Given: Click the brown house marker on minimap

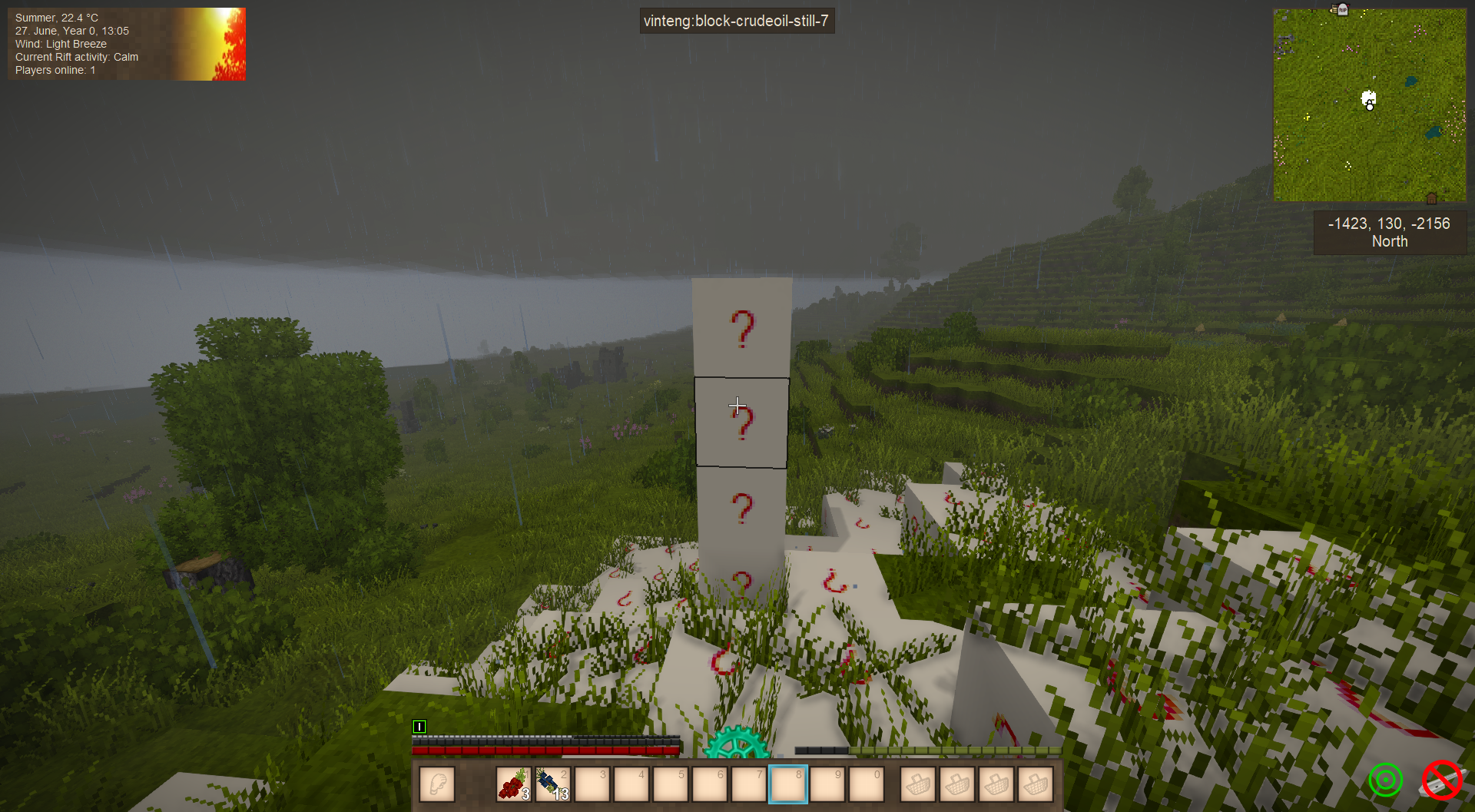Looking at the screenshot, I should coord(1431,198).
